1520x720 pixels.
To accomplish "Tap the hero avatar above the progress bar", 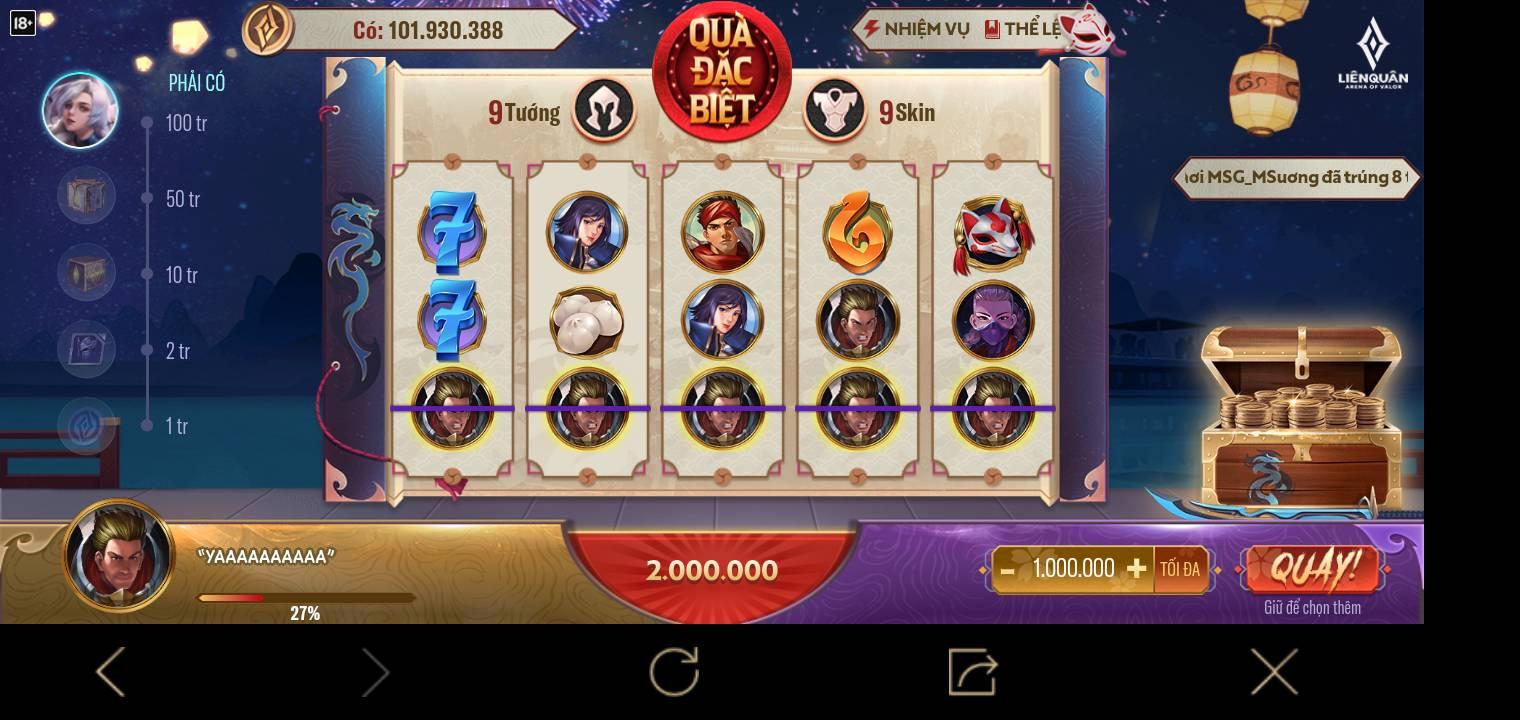I will click(x=119, y=555).
